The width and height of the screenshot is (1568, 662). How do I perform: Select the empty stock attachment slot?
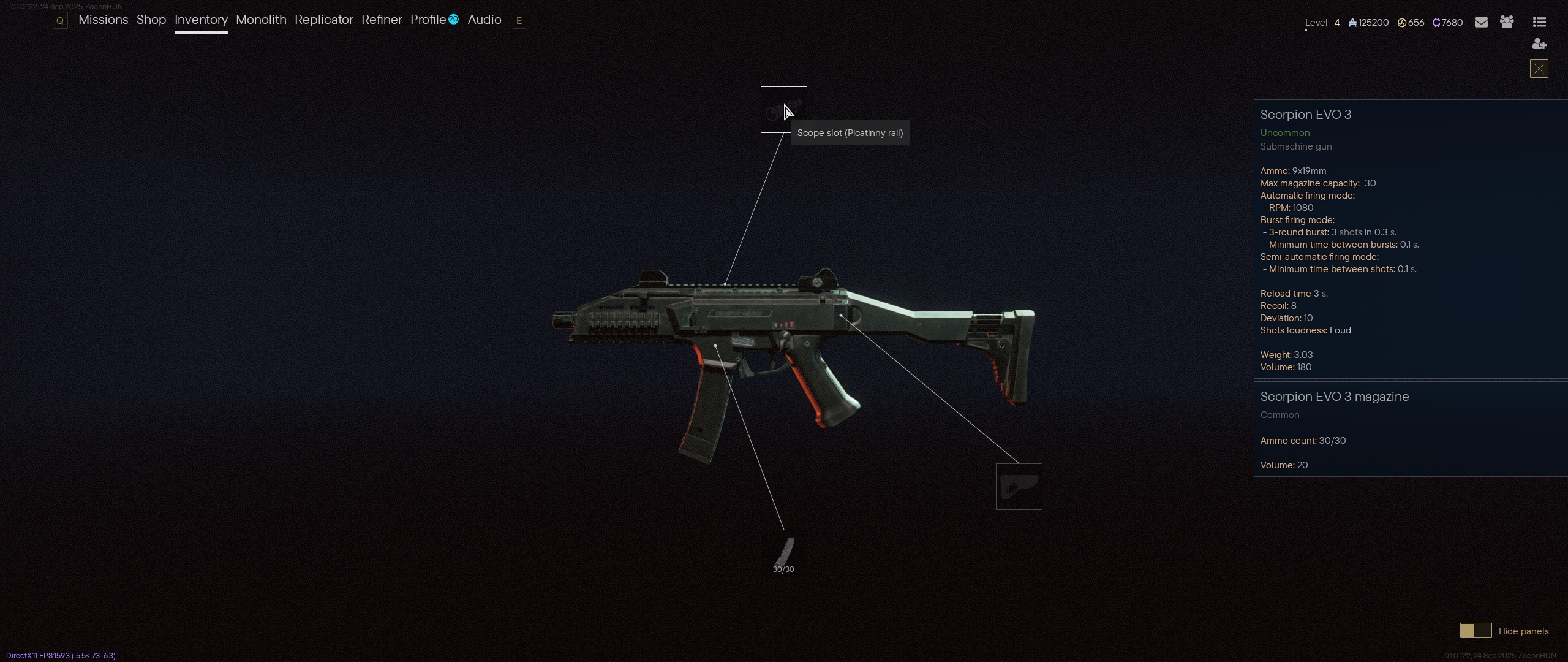point(1019,487)
